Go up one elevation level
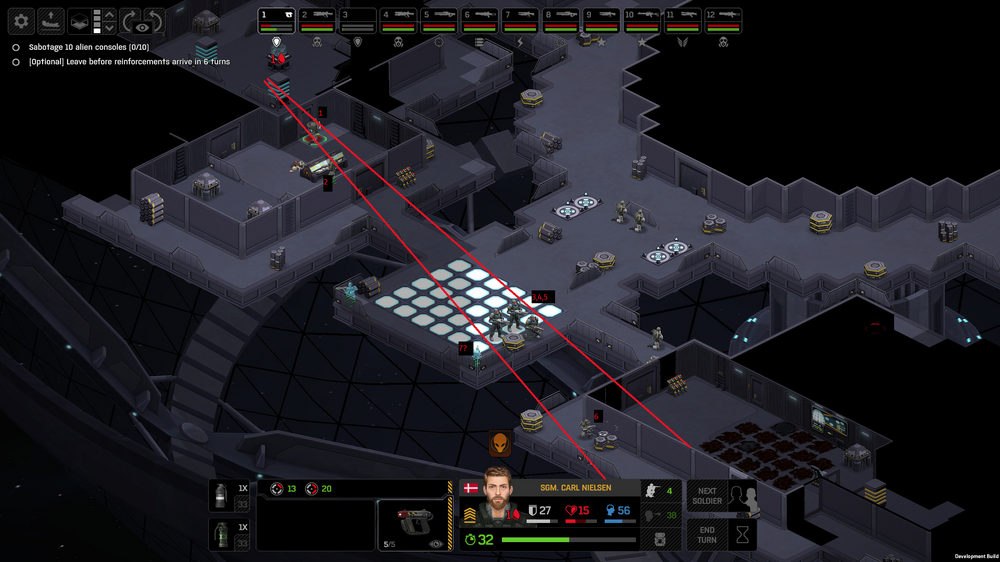Viewport: 1000px width, 562px height. coord(109,14)
